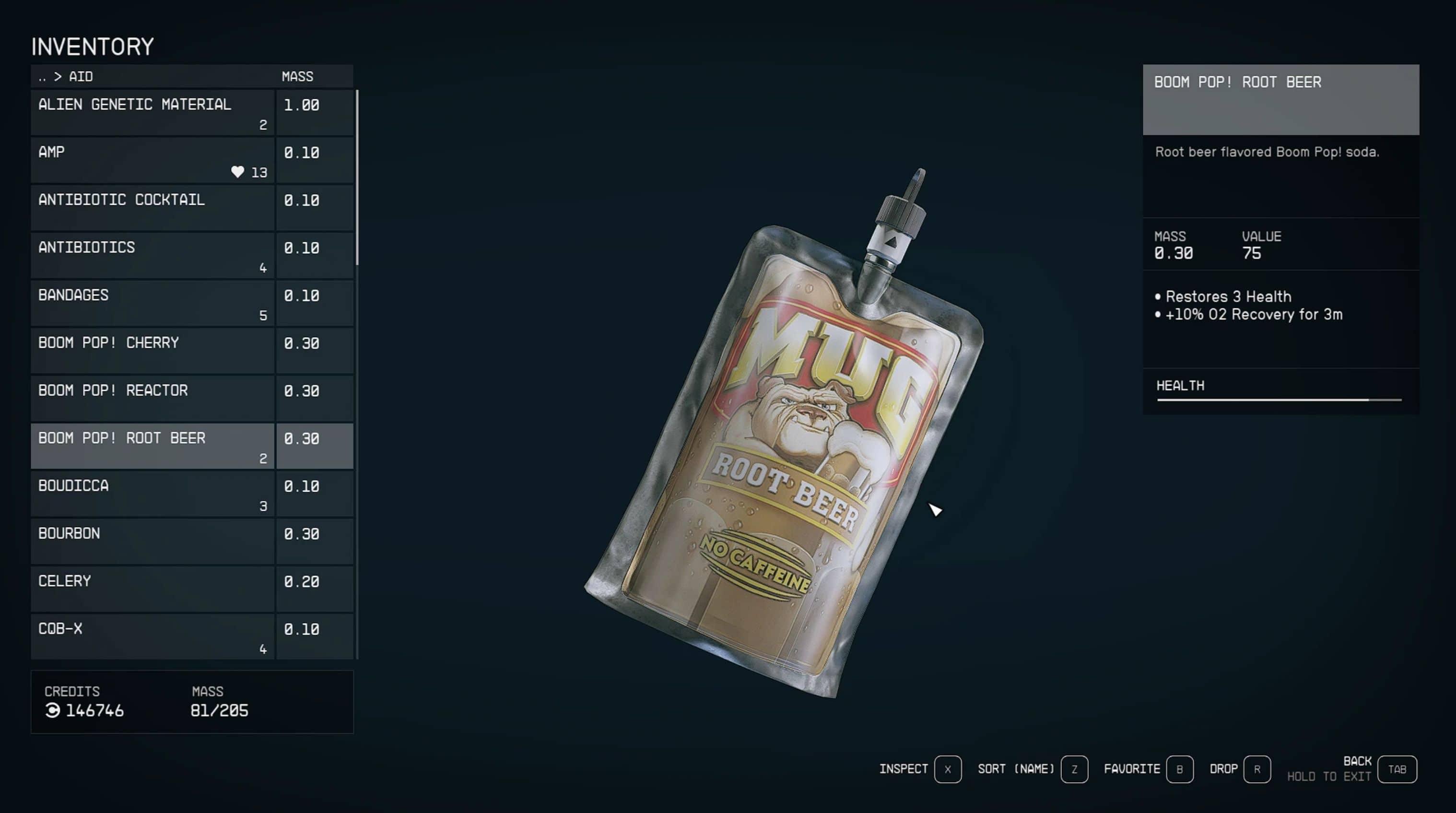1456x813 pixels.
Task: Pick the CQB-X item row
Action: click(x=153, y=636)
